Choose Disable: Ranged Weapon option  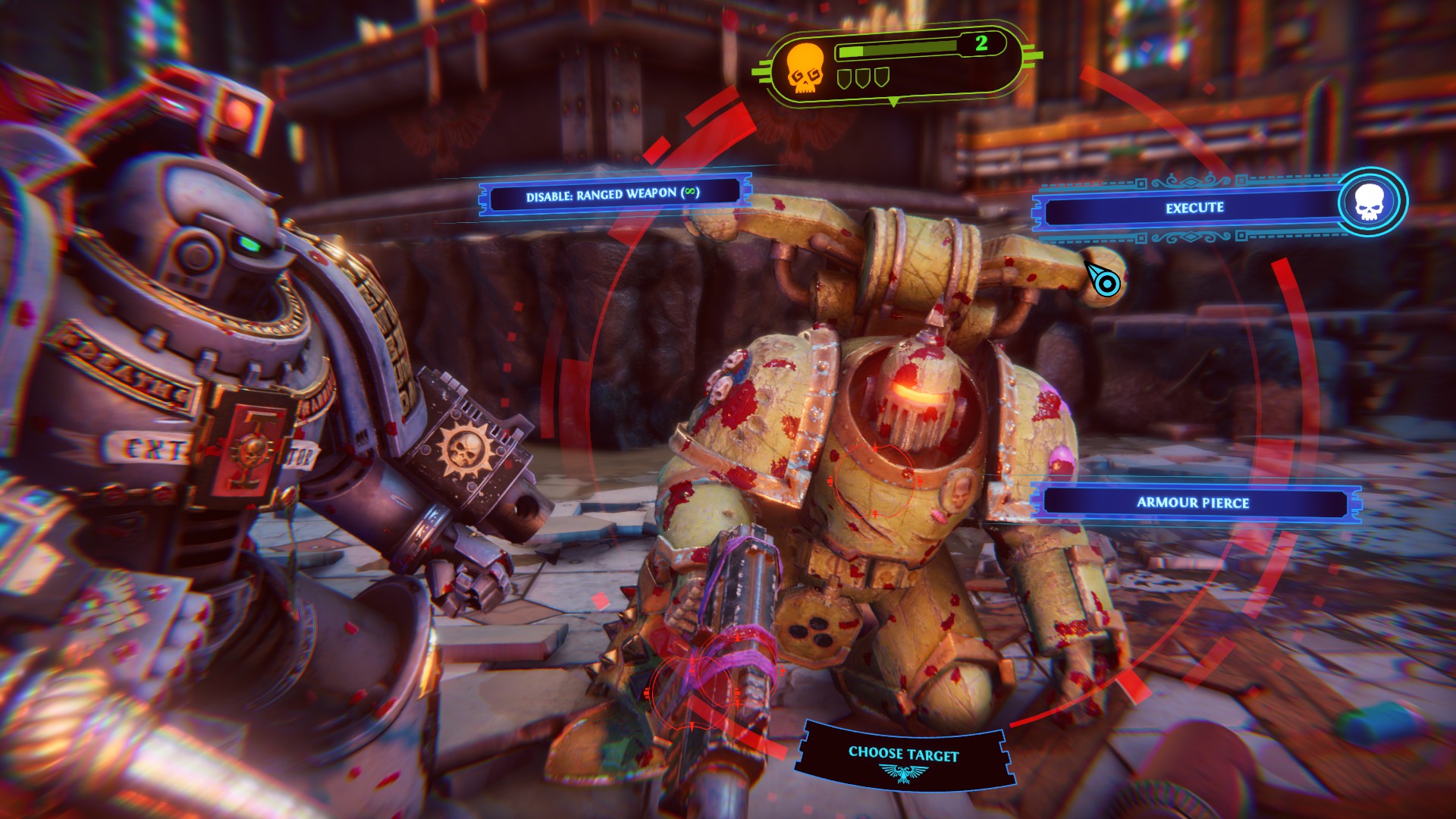point(613,195)
